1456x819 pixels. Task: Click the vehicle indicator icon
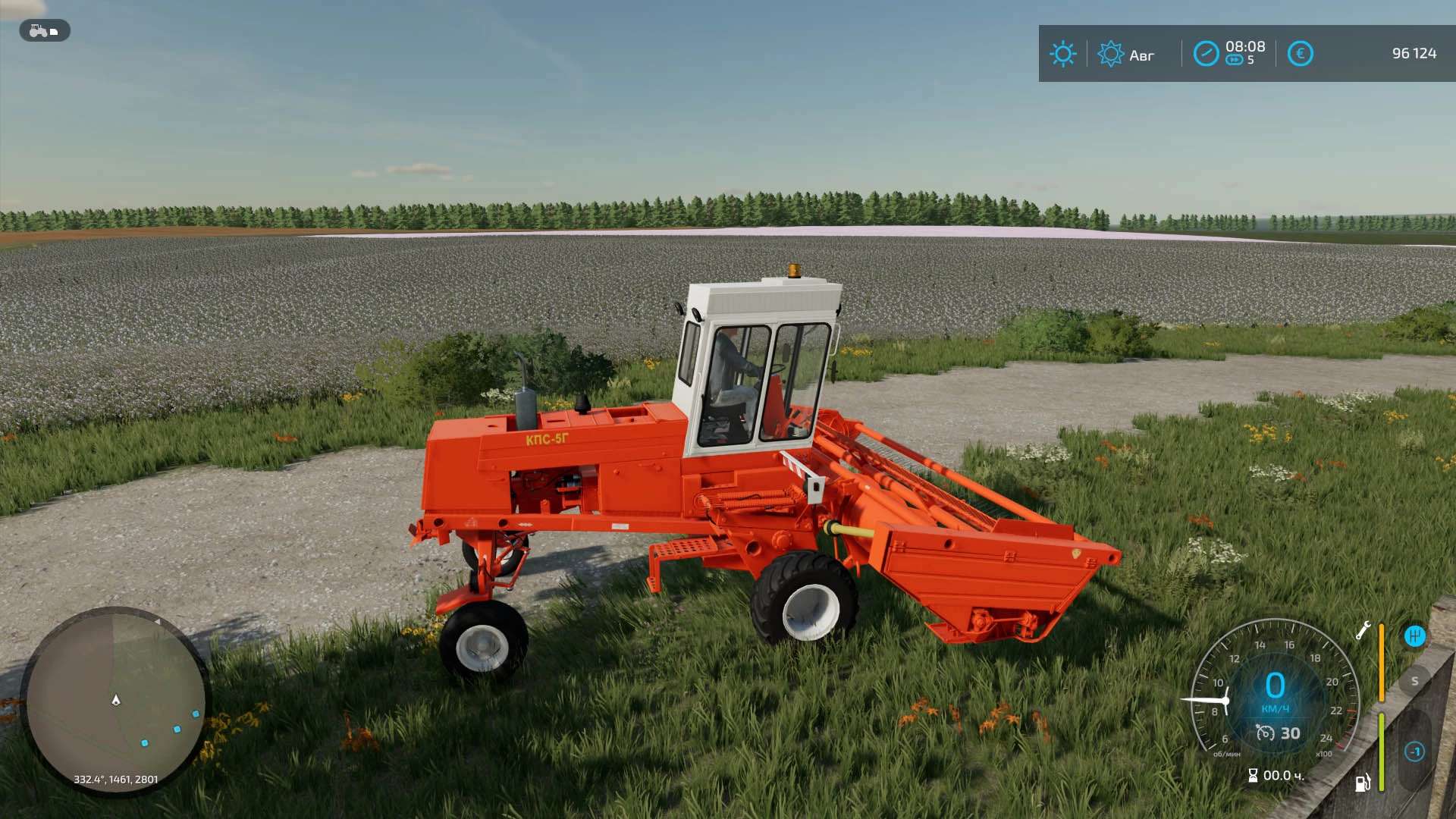coord(44,31)
